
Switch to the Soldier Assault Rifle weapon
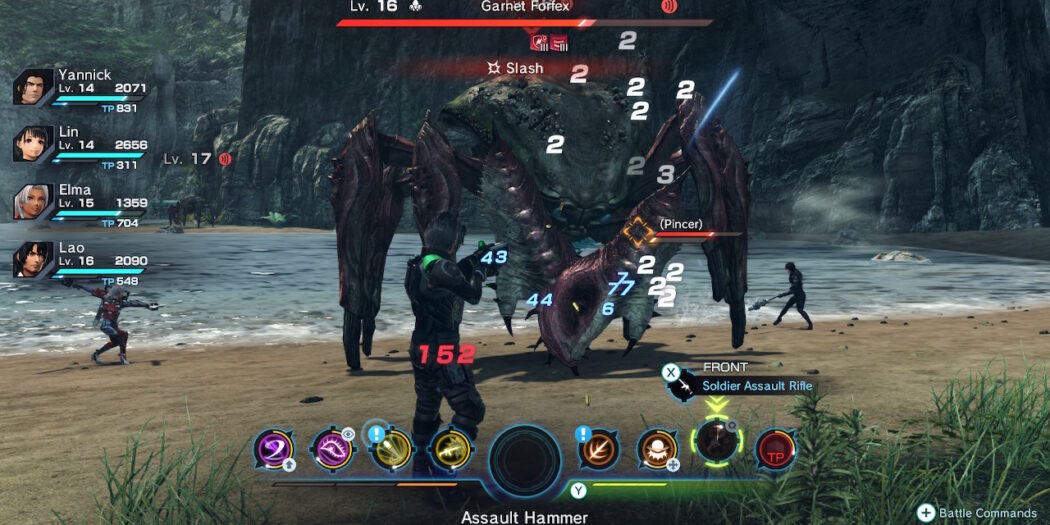756,386
